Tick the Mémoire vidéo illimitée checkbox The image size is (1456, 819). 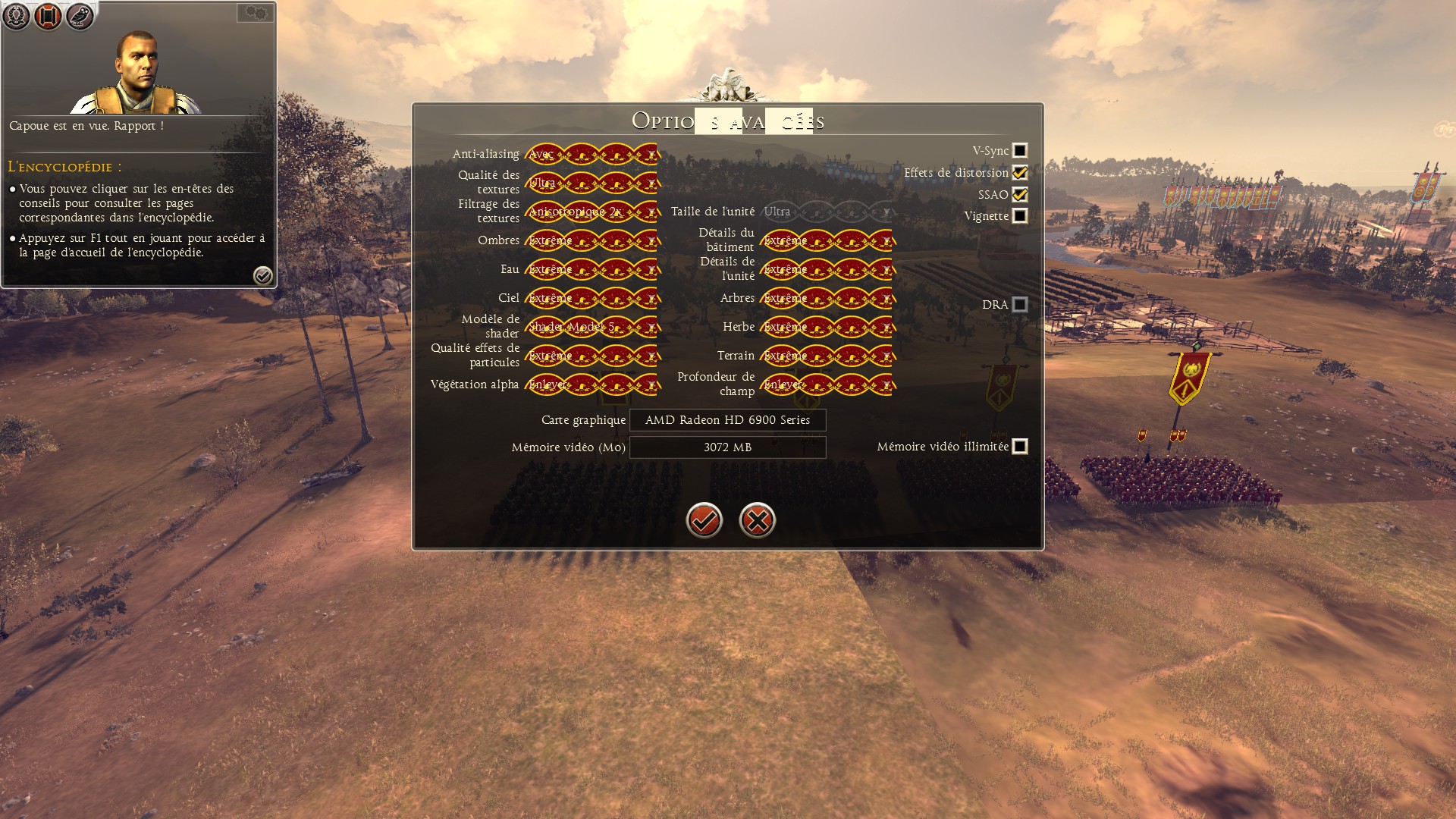click(x=1020, y=447)
